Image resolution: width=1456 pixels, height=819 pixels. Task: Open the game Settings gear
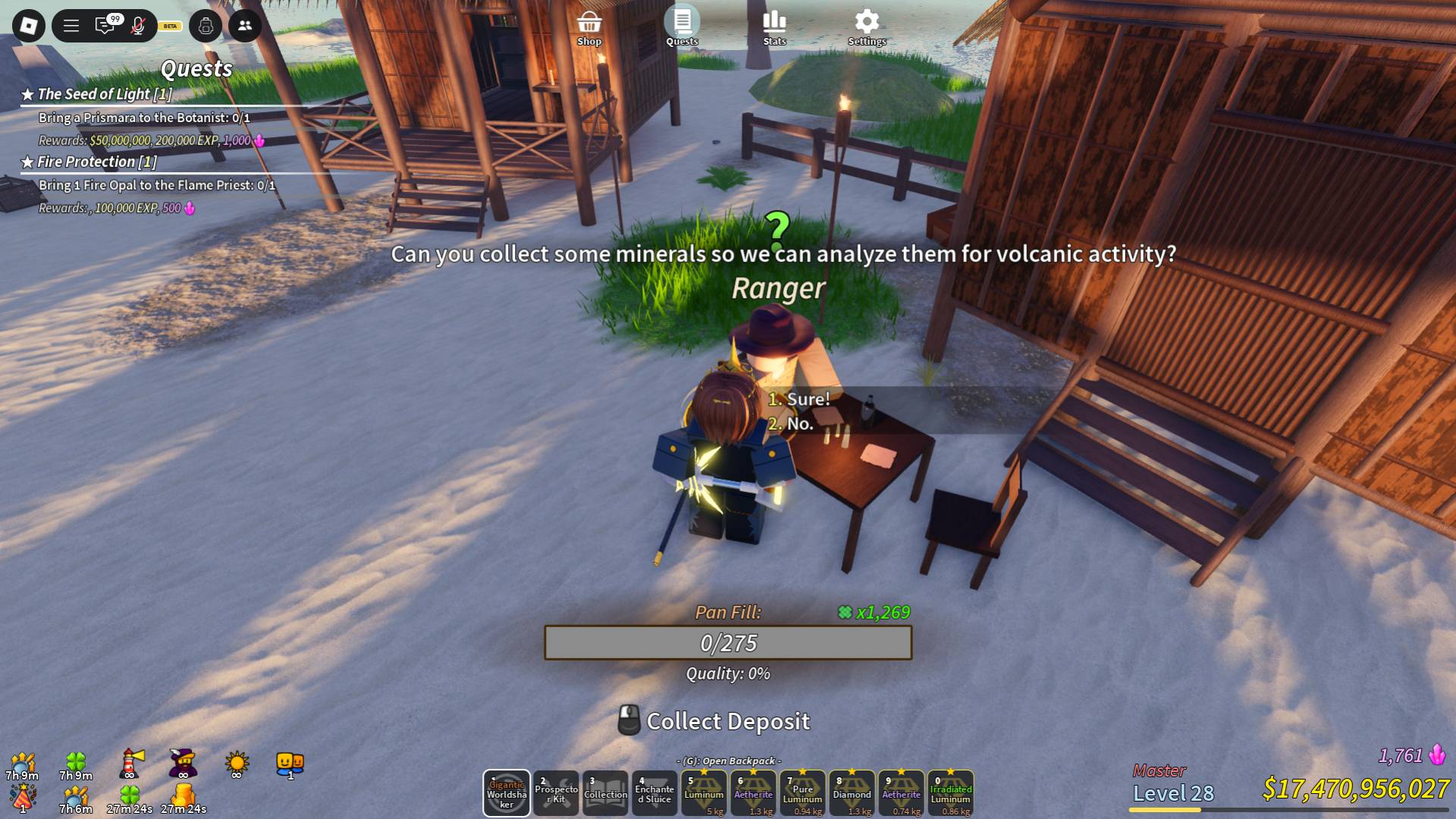click(867, 21)
